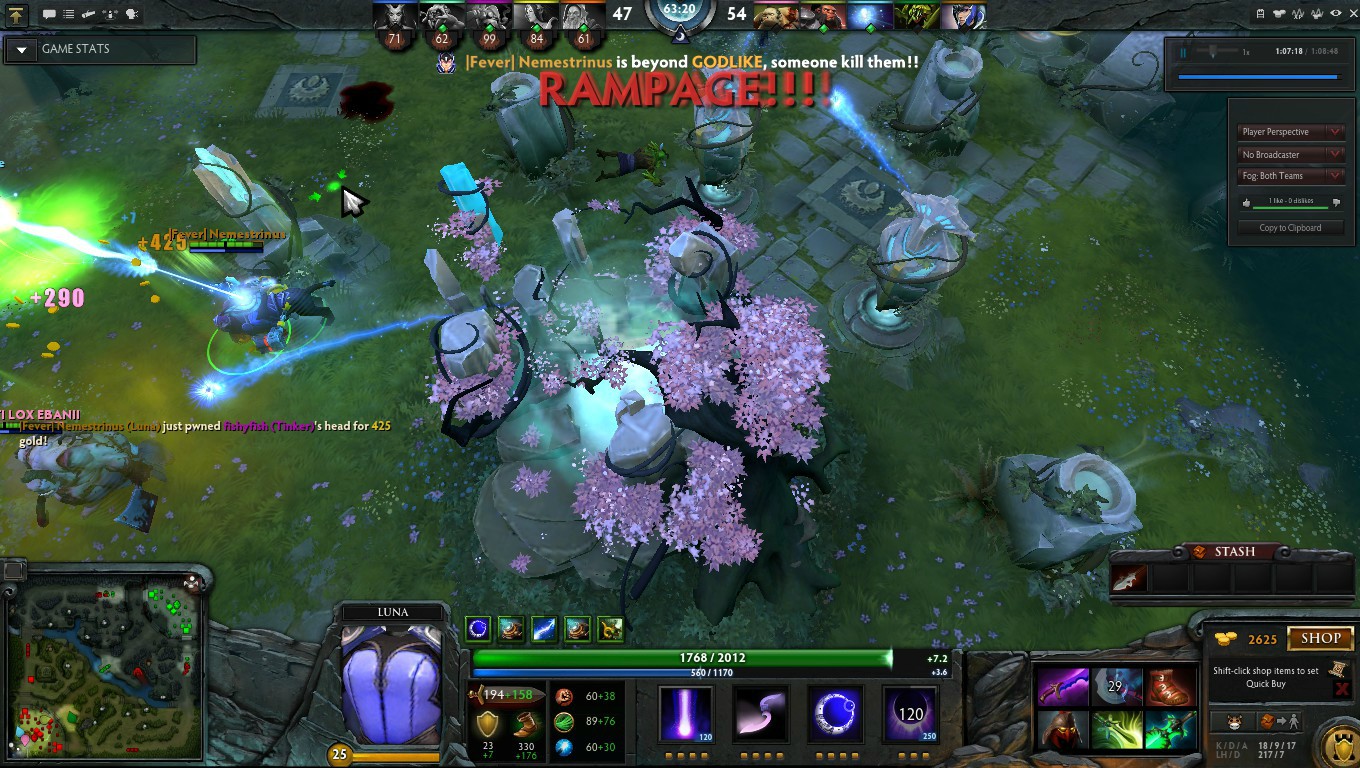Screen dimensions: 1360x768
Task: Give the replay a thumbs up
Action: tap(1246, 203)
